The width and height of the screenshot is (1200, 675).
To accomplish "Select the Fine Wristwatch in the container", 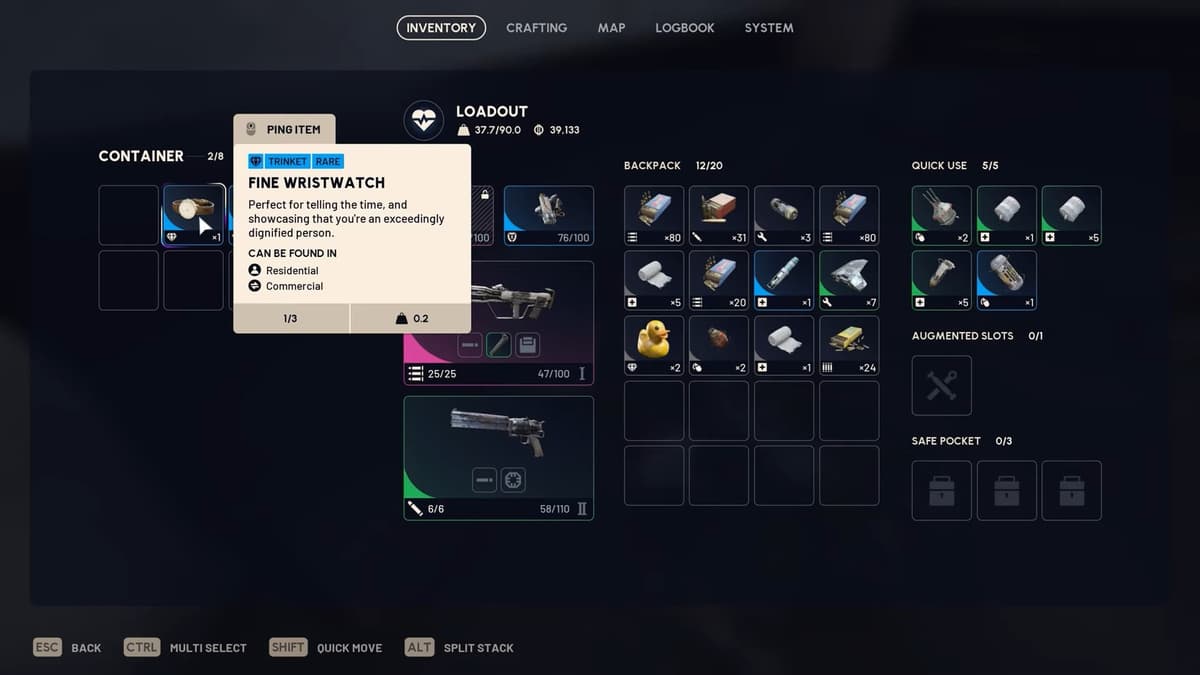I will pyautogui.click(x=193, y=215).
